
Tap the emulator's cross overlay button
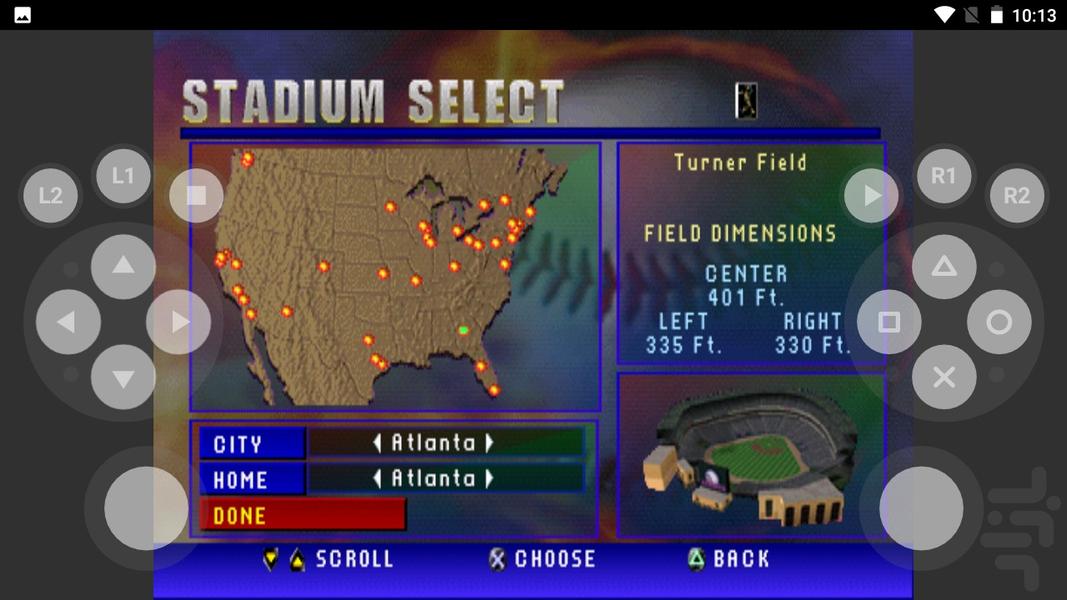pyautogui.click(x=943, y=377)
